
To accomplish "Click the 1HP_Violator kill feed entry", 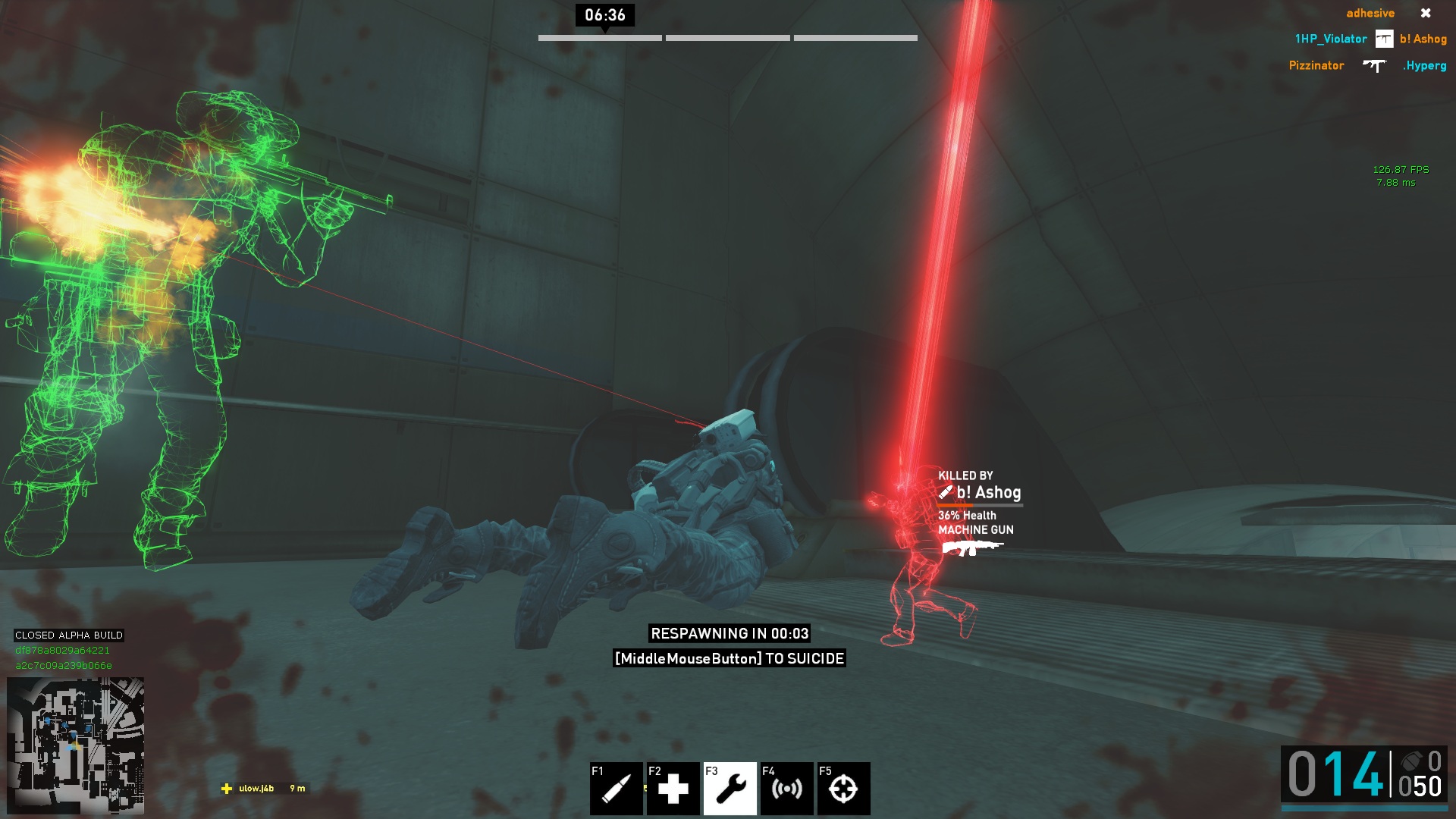I will 1330,39.
